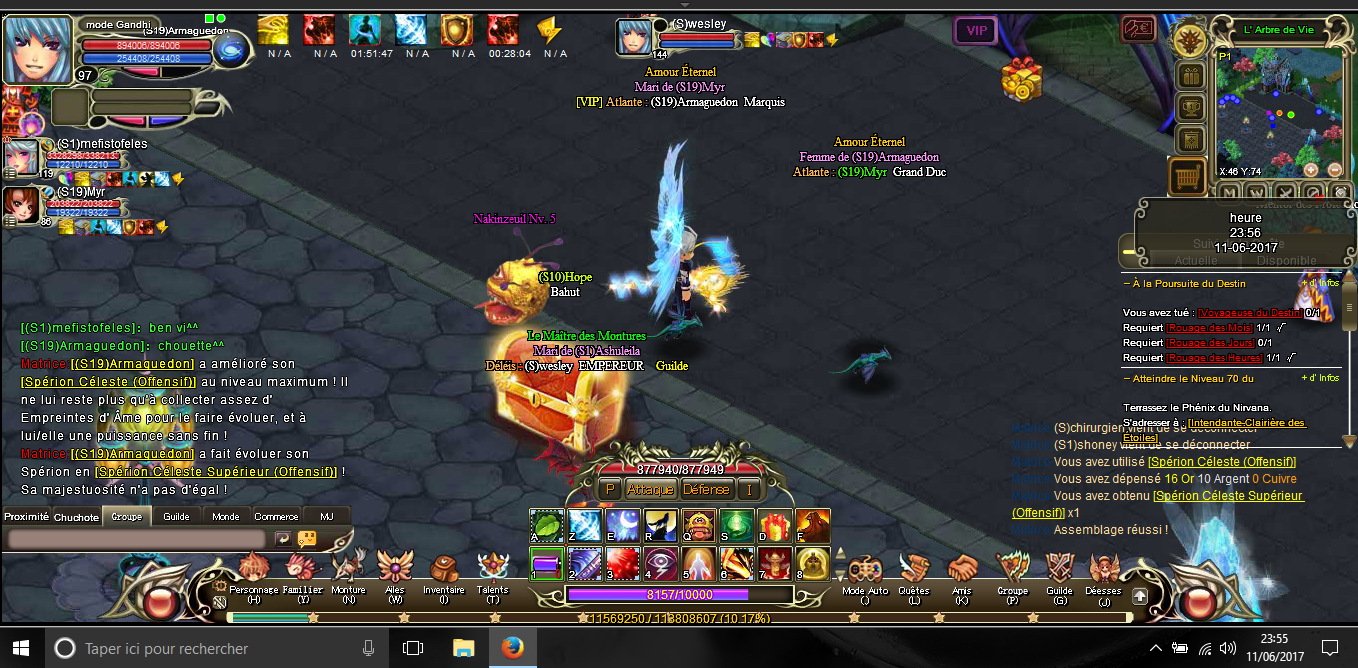The height and width of the screenshot is (668, 1358).
Task: Open the Guilde menu in bottom bar
Action: (x=1059, y=571)
